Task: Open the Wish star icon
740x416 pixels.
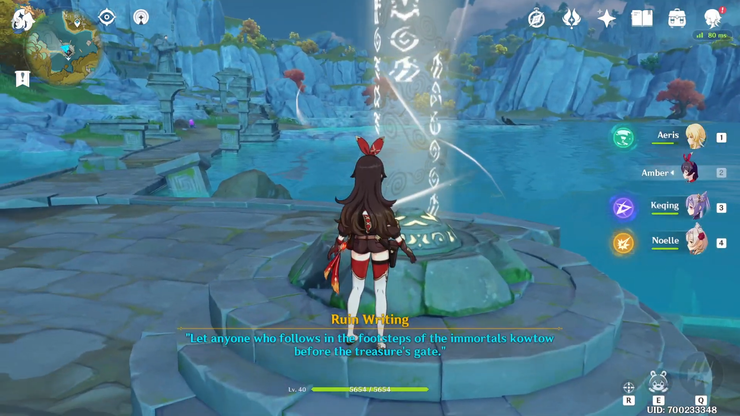Action: coord(607,18)
